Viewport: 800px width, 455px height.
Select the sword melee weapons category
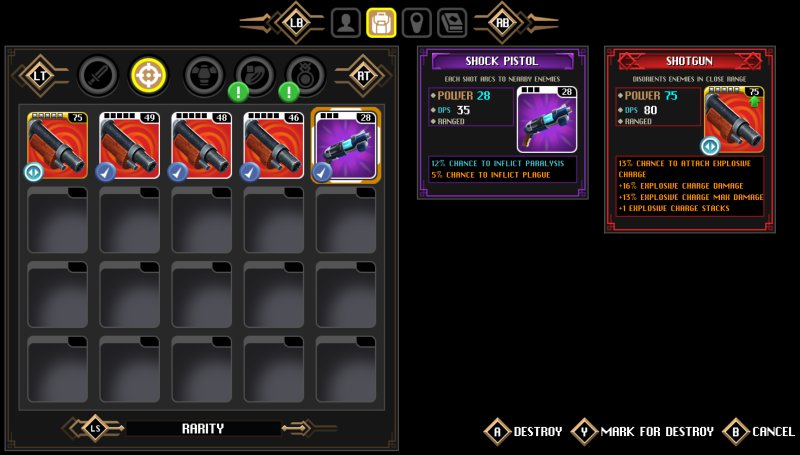coord(97,73)
